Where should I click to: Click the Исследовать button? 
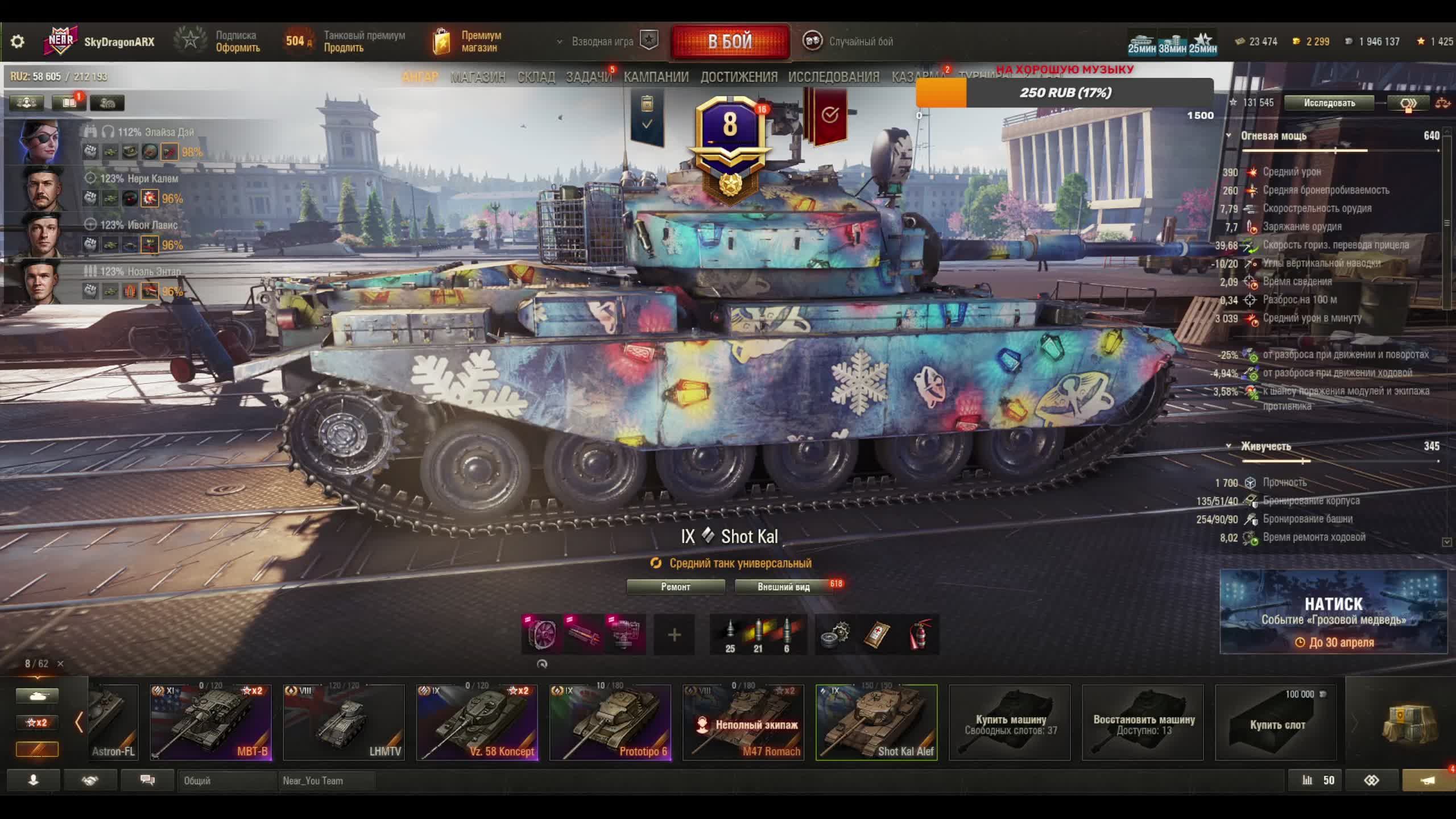tap(1329, 103)
